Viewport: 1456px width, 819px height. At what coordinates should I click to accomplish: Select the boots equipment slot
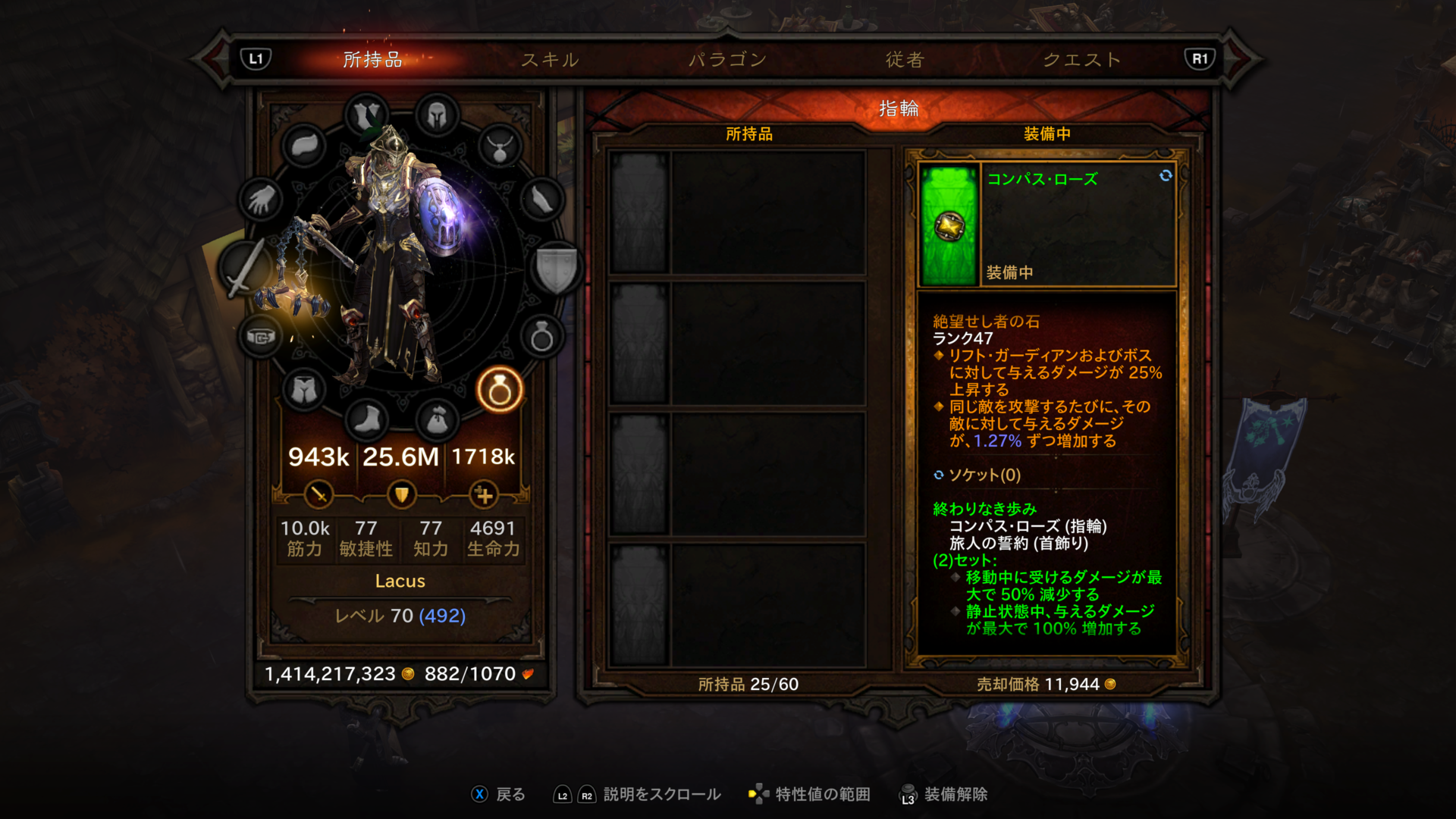tap(368, 419)
